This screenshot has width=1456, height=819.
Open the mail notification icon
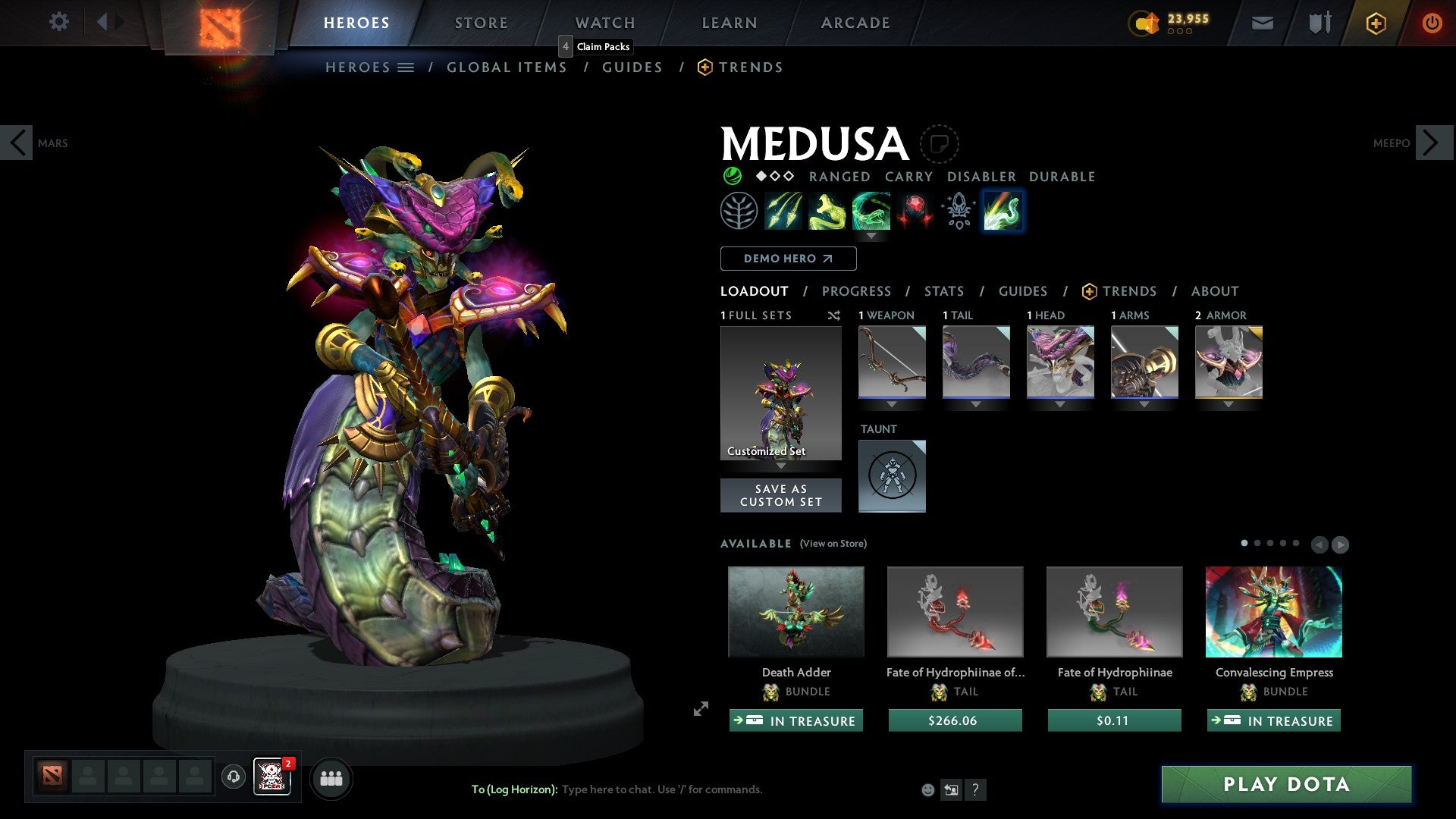pyautogui.click(x=1262, y=23)
